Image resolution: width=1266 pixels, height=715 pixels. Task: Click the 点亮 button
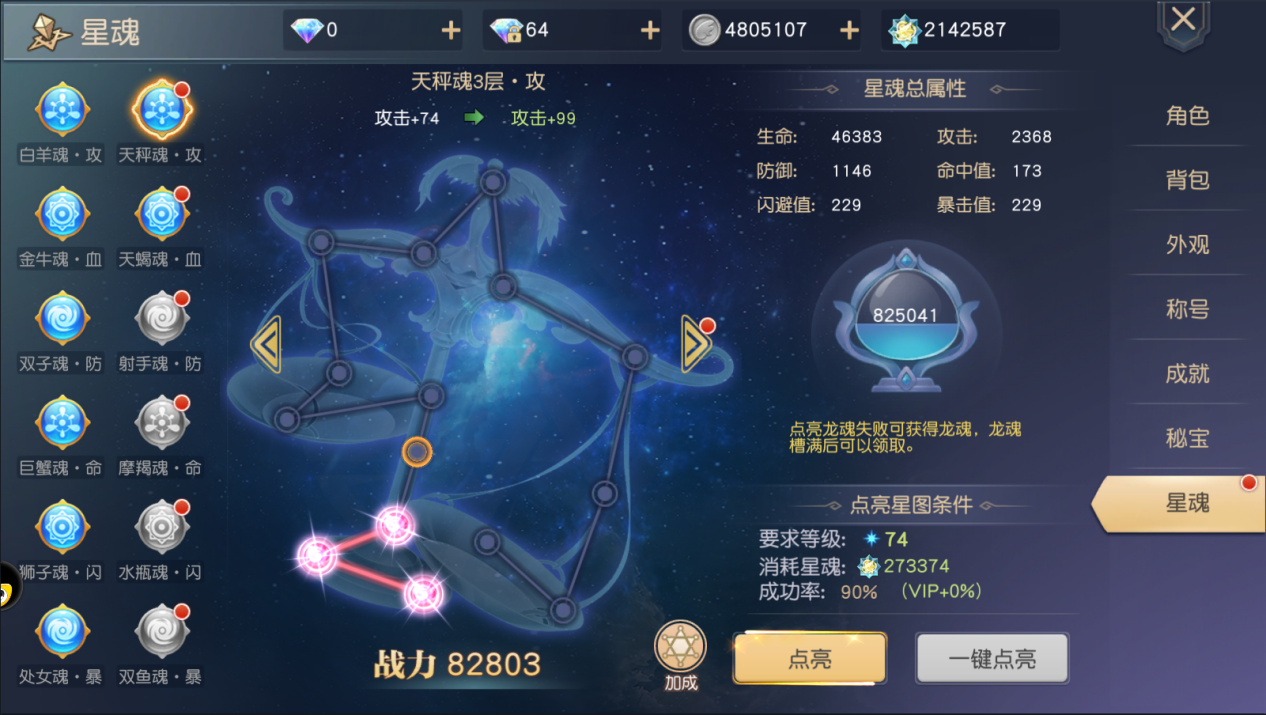click(810, 658)
